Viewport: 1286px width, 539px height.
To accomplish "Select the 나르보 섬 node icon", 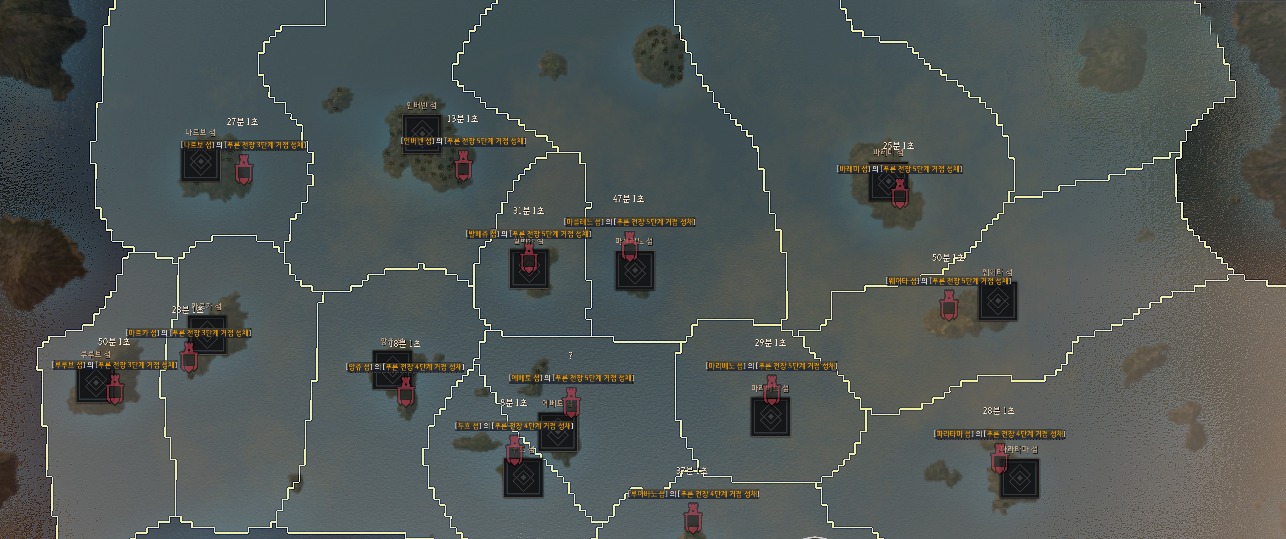I will click(200, 163).
